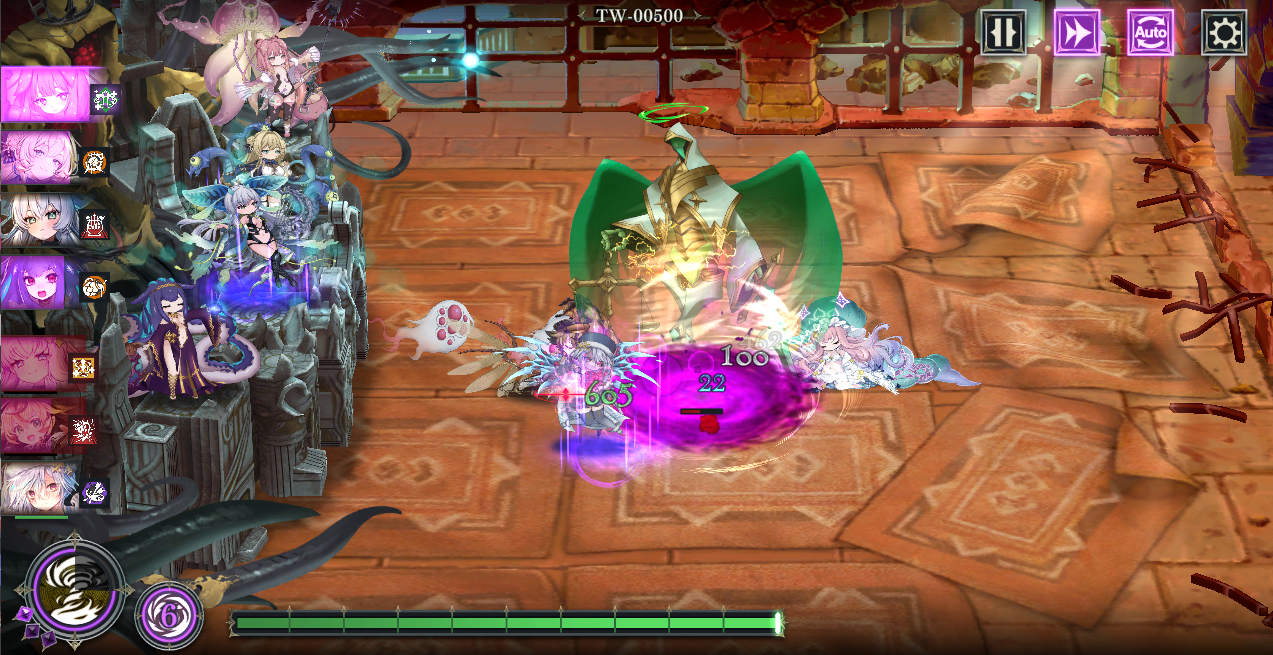This screenshot has width=1273, height=655.
Task: Select the orange-haired character portrait tinted red
Action: click(35, 426)
